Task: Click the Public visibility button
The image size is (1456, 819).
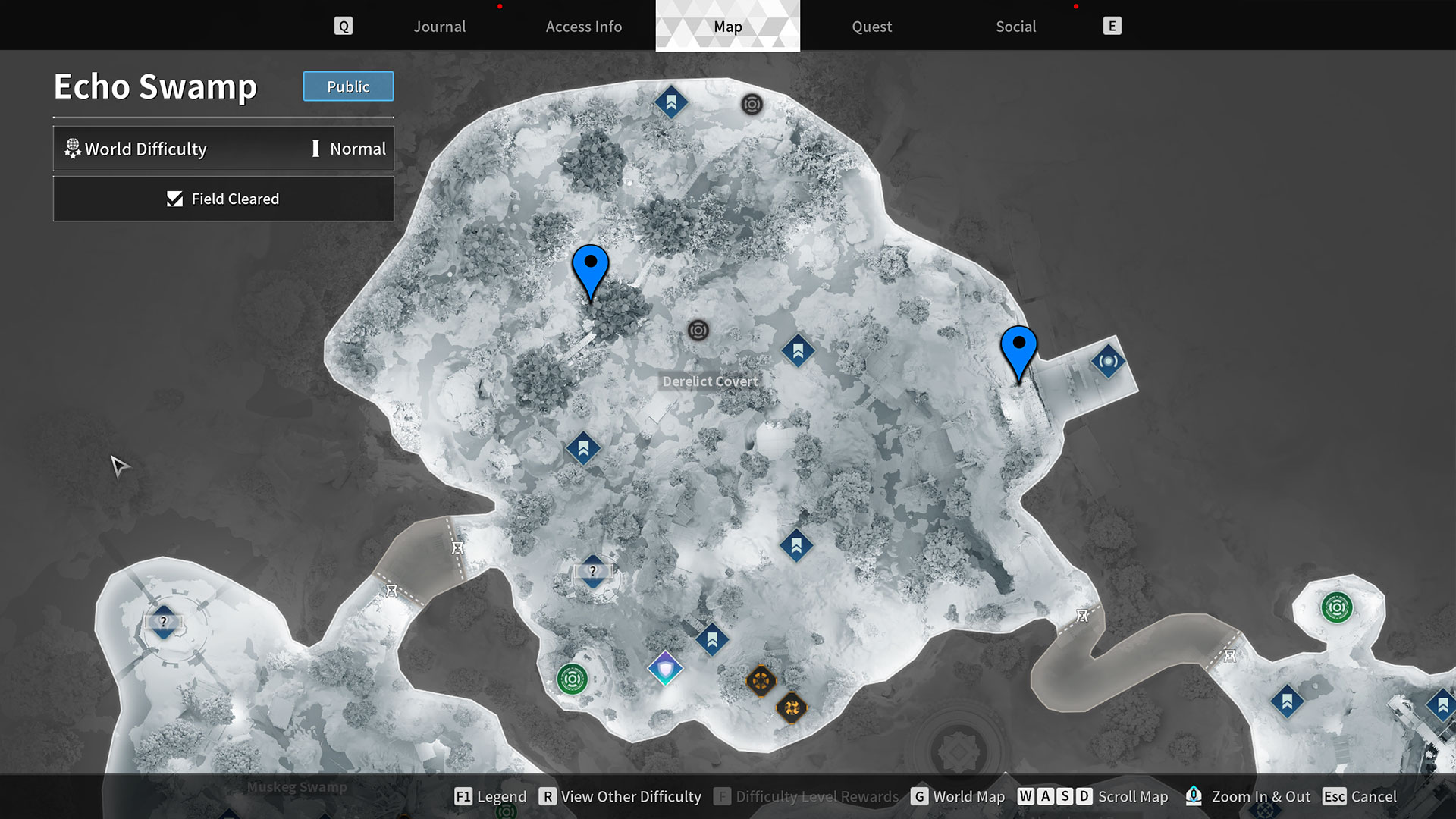Action: [x=348, y=86]
